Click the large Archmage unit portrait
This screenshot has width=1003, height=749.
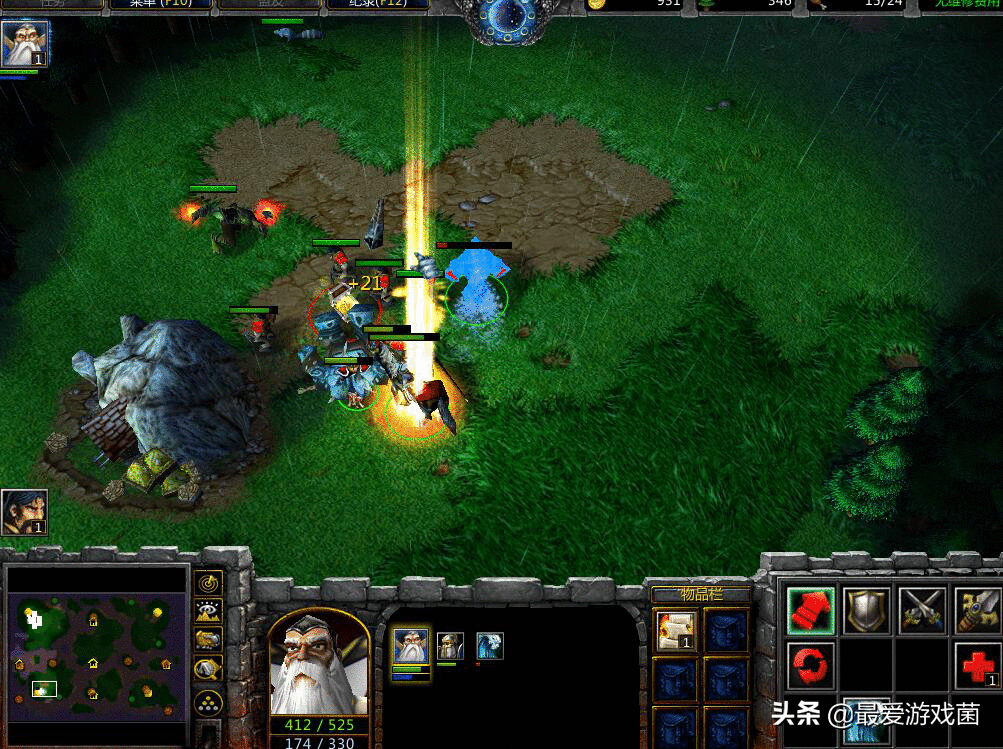click(318, 665)
